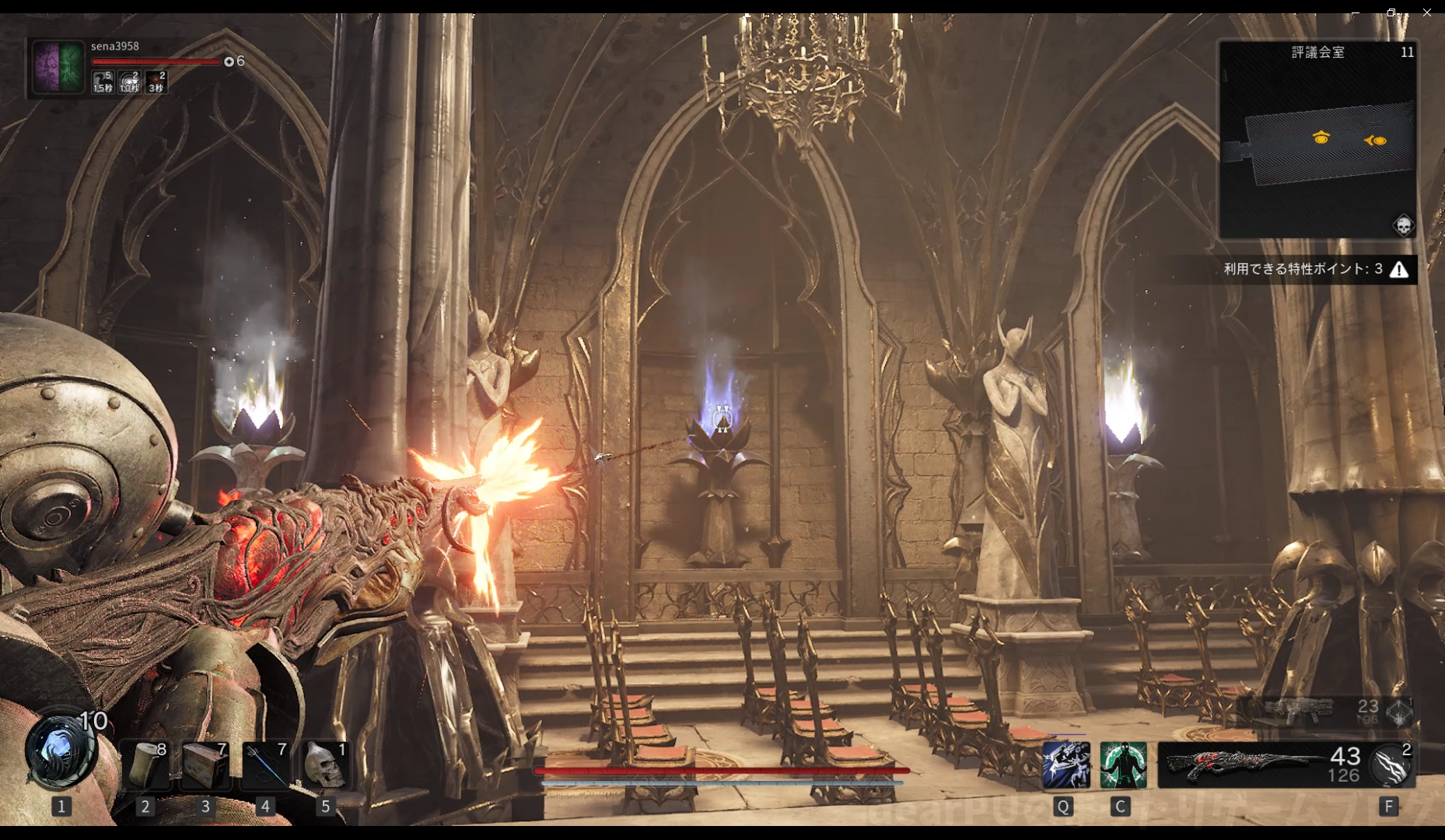The width and height of the screenshot is (1445, 840).
Task: Use the bandage roll consumable slot
Action: [x=145, y=765]
